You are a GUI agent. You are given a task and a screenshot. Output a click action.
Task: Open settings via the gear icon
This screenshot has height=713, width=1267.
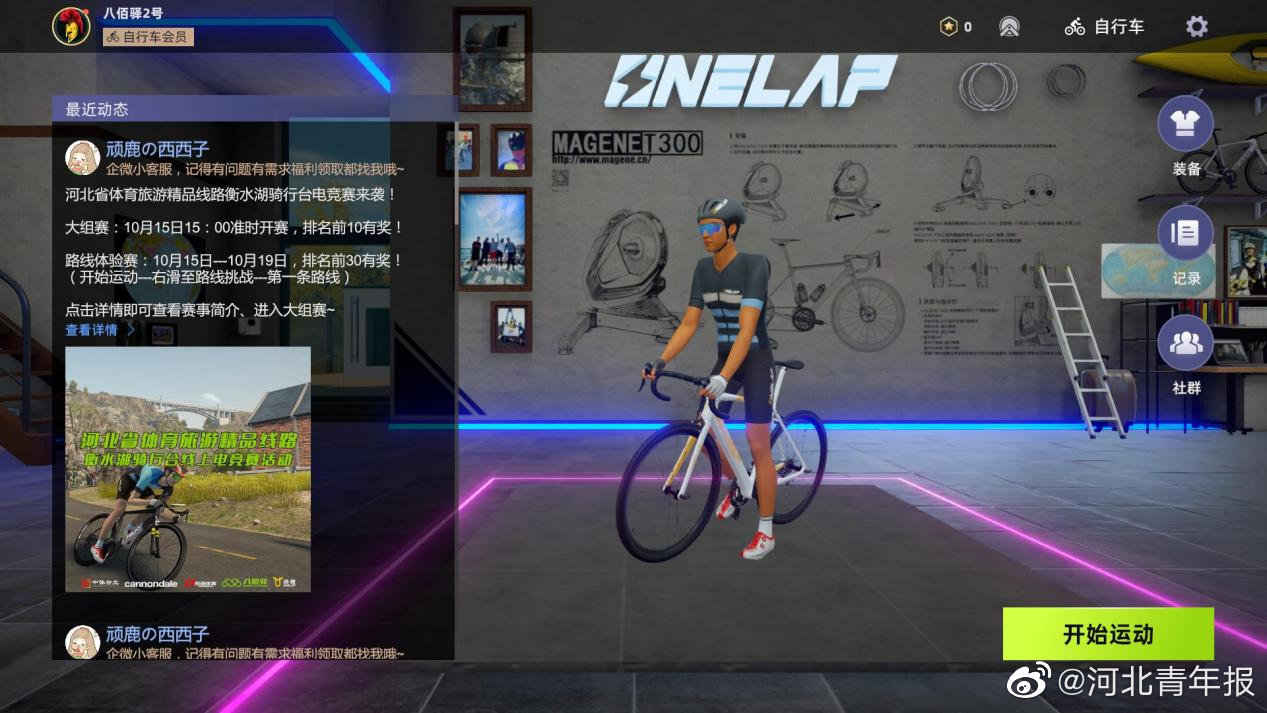[x=1196, y=27]
